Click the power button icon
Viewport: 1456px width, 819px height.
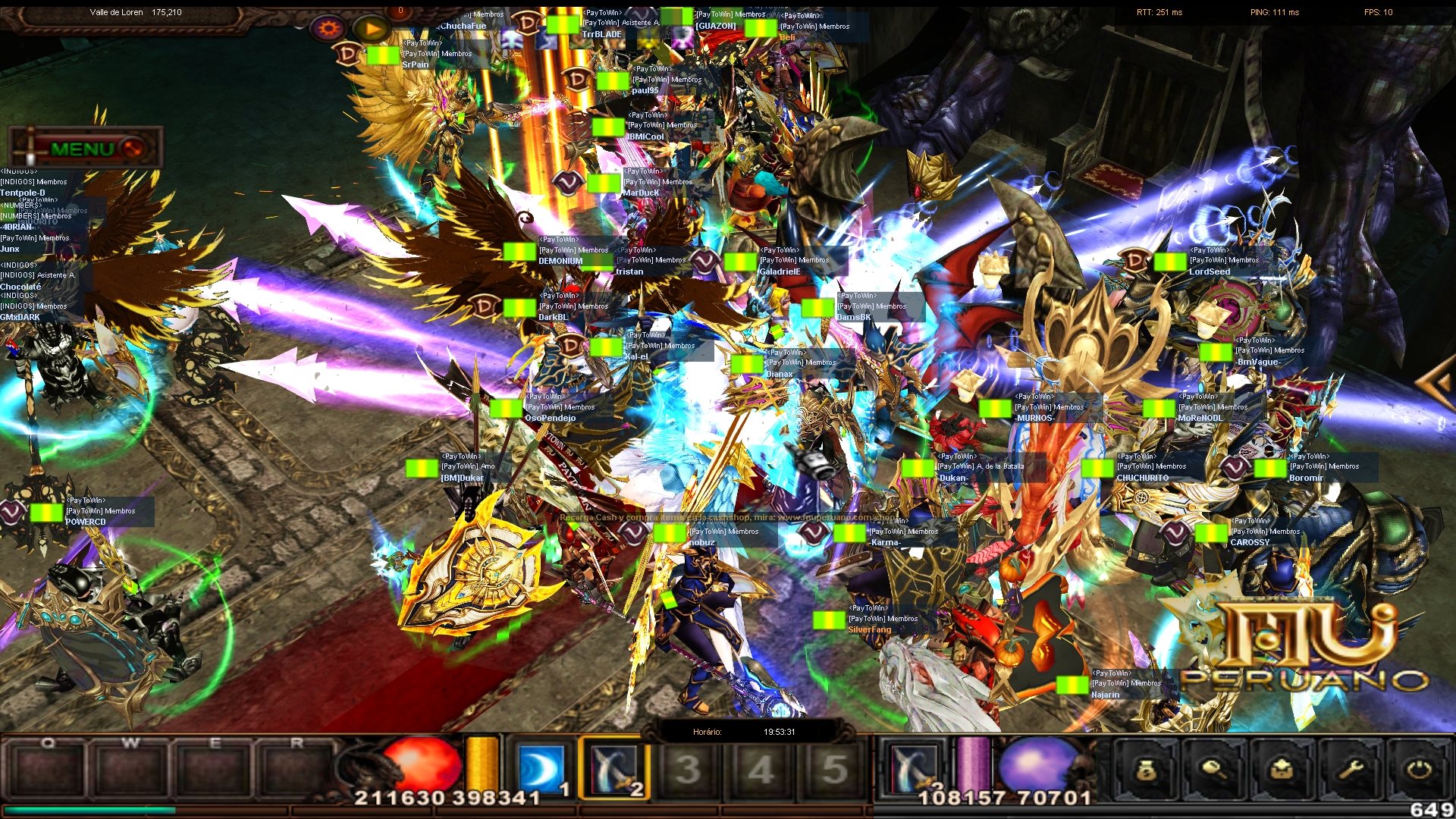tap(1419, 770)
